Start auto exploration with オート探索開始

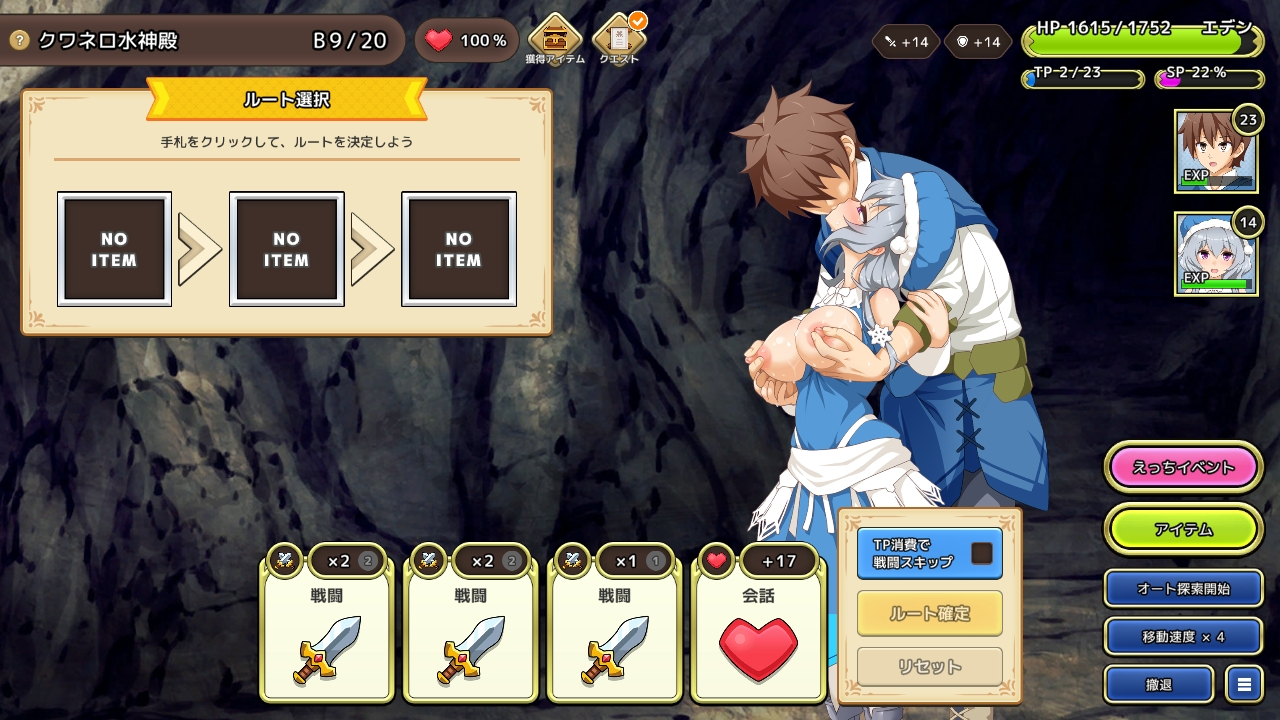[1183, 588]
